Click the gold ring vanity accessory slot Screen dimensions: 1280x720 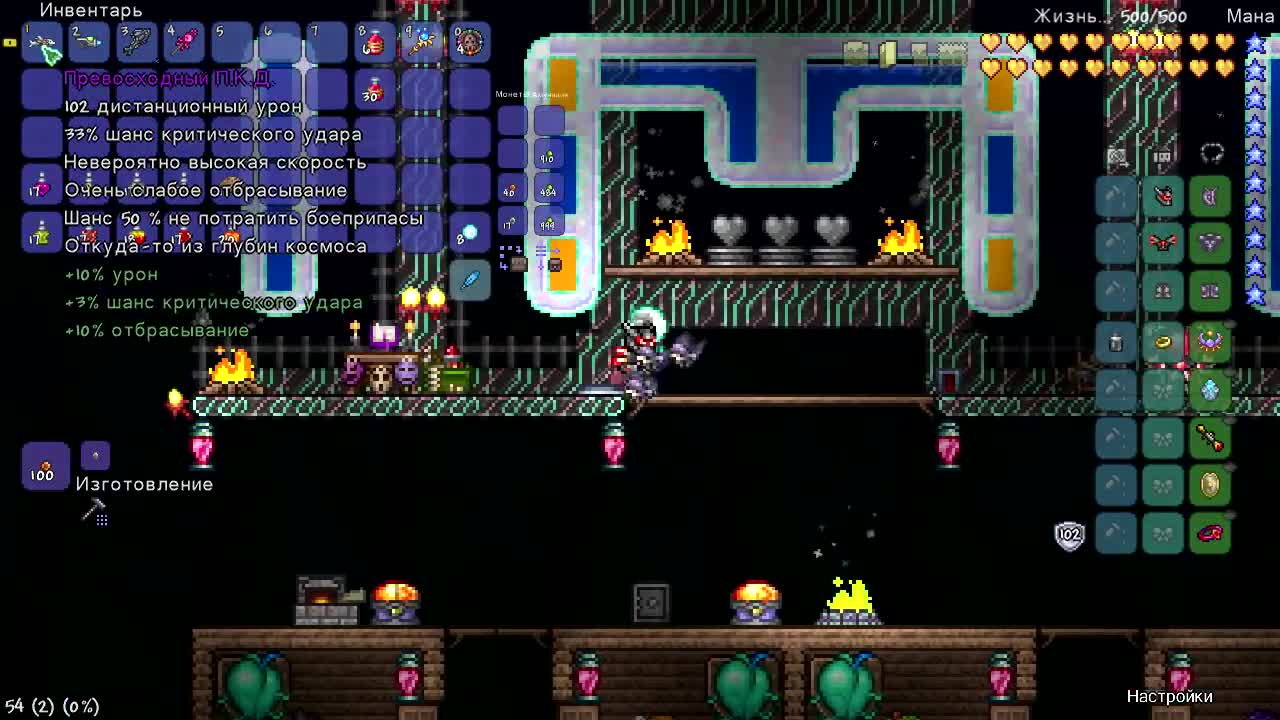point(1163,342)
